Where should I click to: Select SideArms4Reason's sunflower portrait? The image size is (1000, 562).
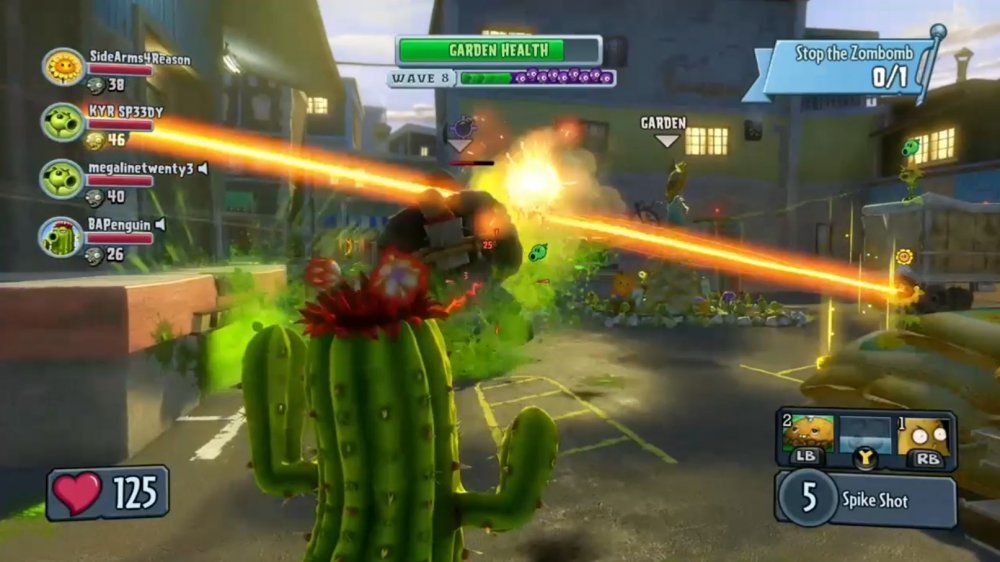click(x=63, y=67)
